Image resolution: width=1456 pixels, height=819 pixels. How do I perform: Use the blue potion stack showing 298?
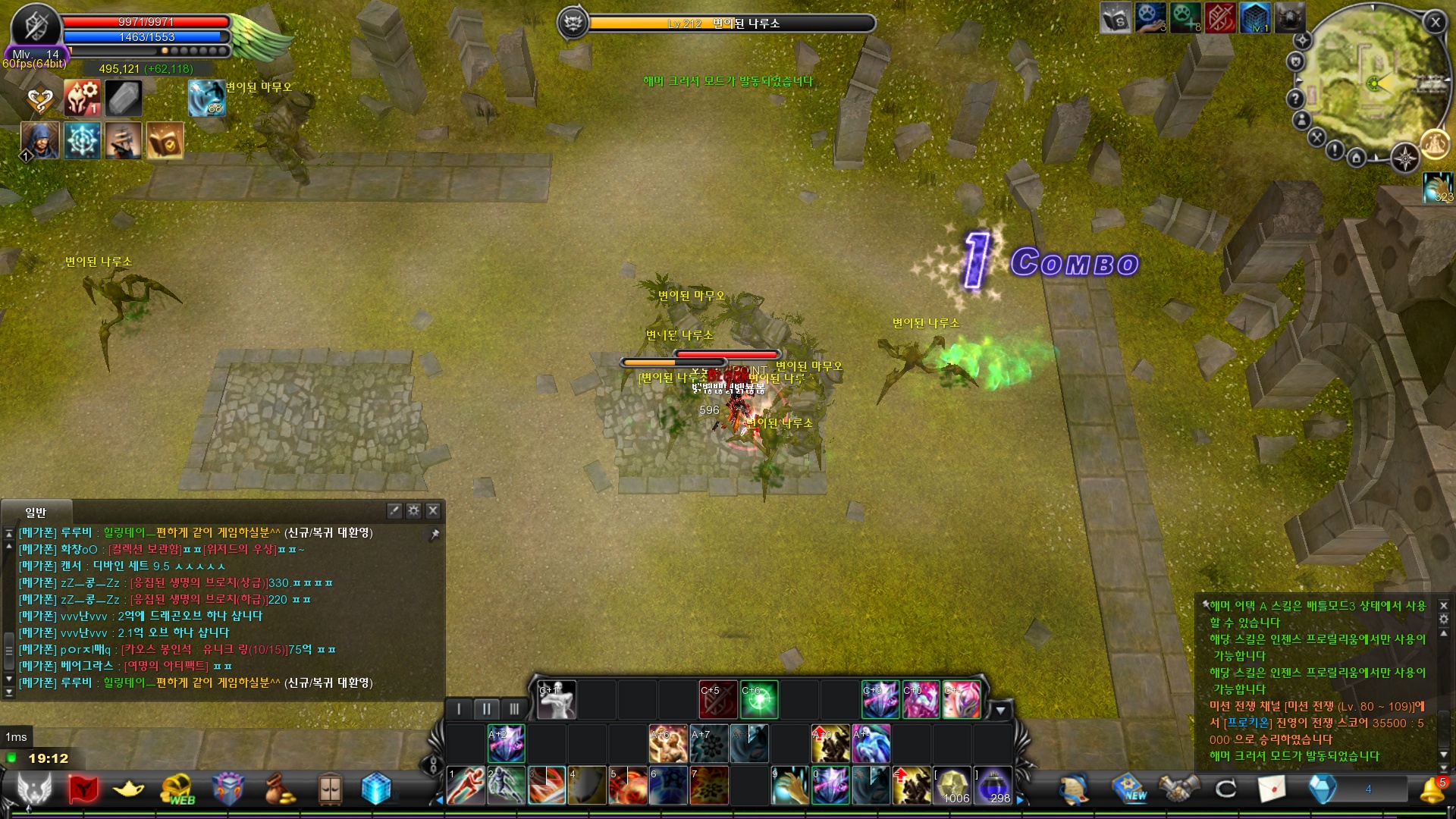[993, 785]
